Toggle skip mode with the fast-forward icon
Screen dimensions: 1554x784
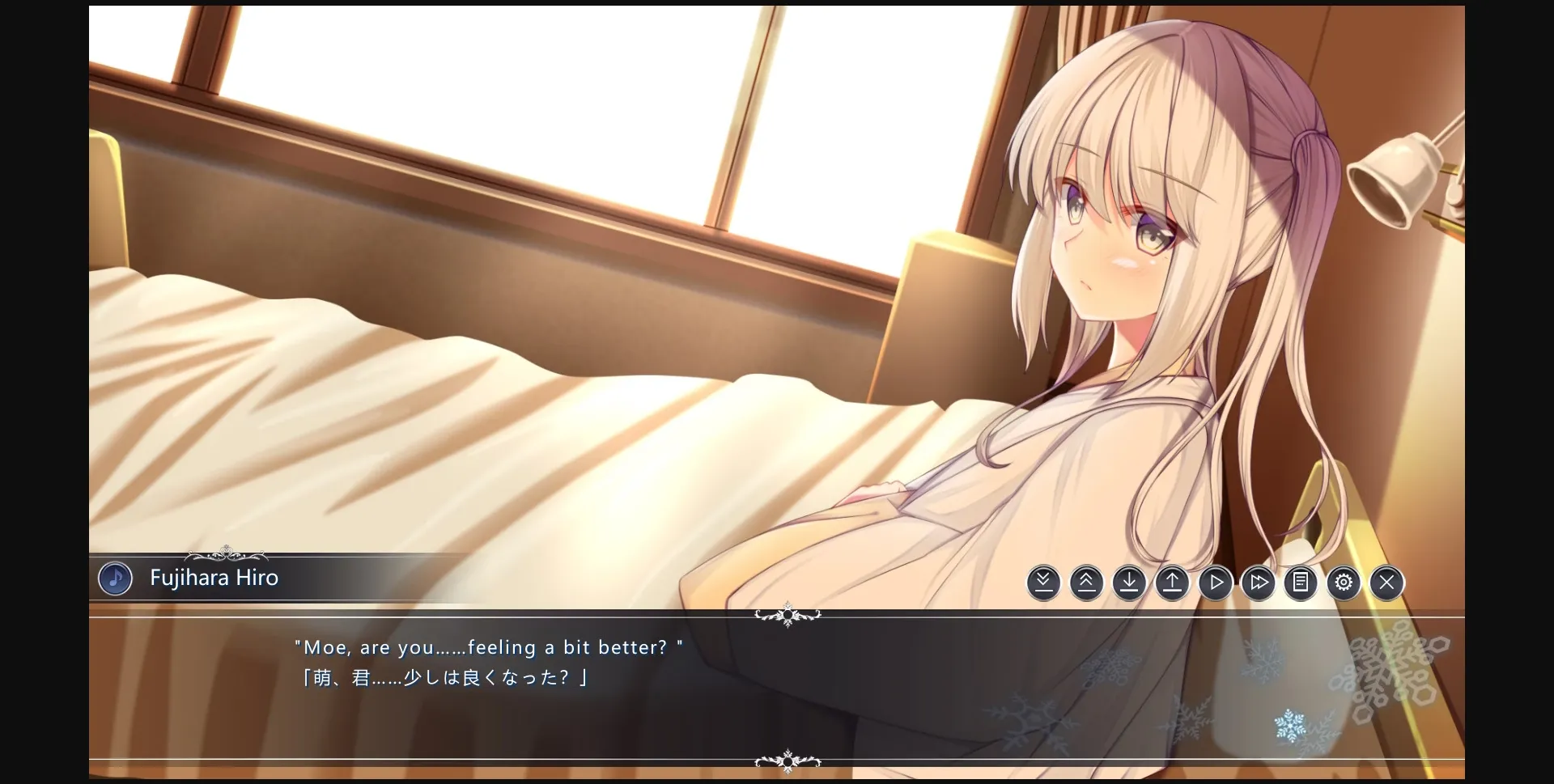(1258, 582)
